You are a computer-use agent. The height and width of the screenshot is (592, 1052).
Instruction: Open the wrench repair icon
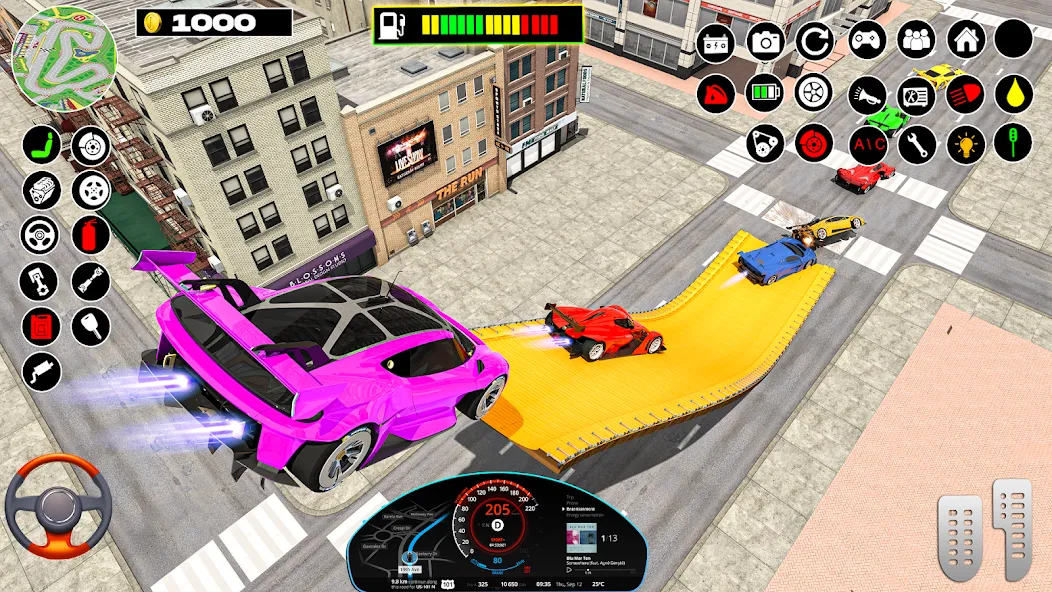pos(916,145)
